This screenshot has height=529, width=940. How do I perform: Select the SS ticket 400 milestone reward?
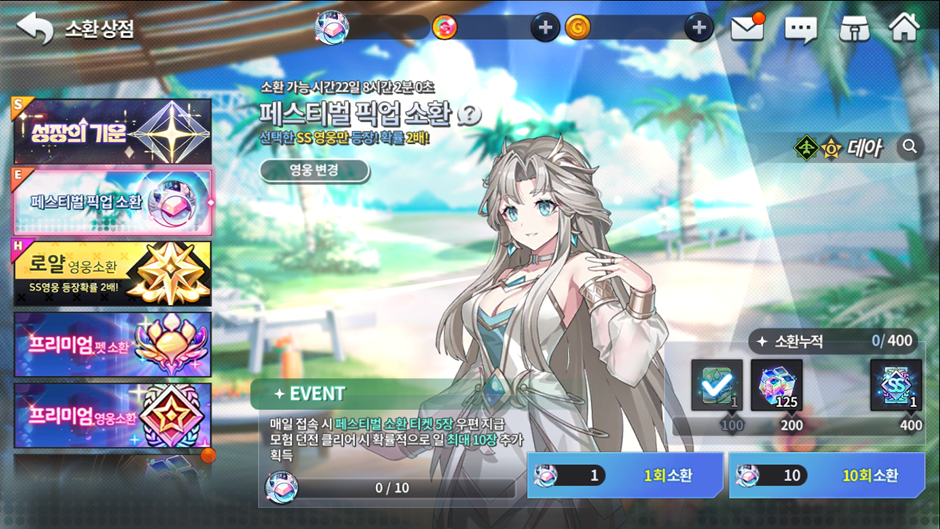pyautogui.click(x=896, y=384)
